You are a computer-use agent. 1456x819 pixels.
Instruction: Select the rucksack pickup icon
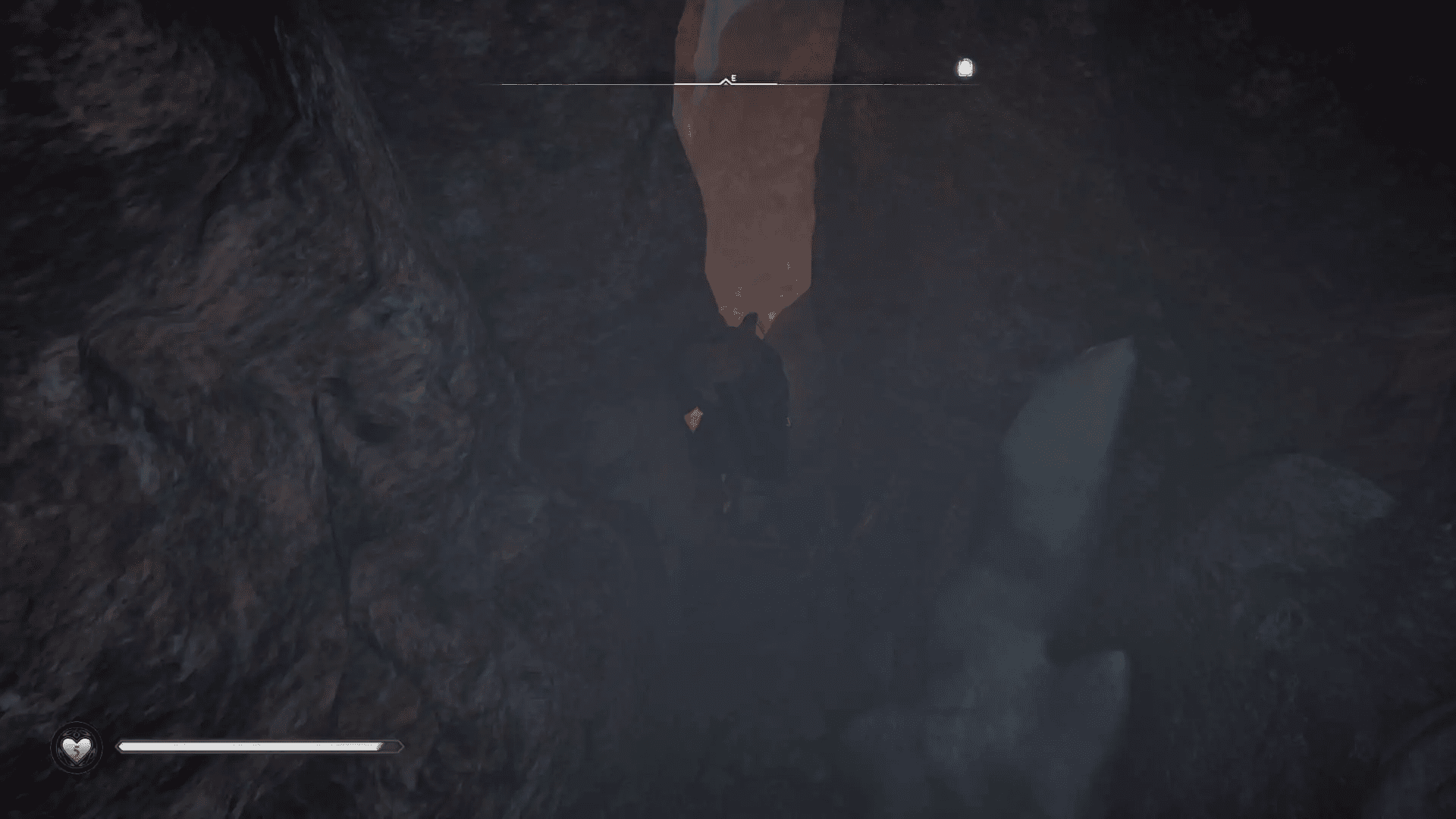pyautogui.click(x=964, y=68)
